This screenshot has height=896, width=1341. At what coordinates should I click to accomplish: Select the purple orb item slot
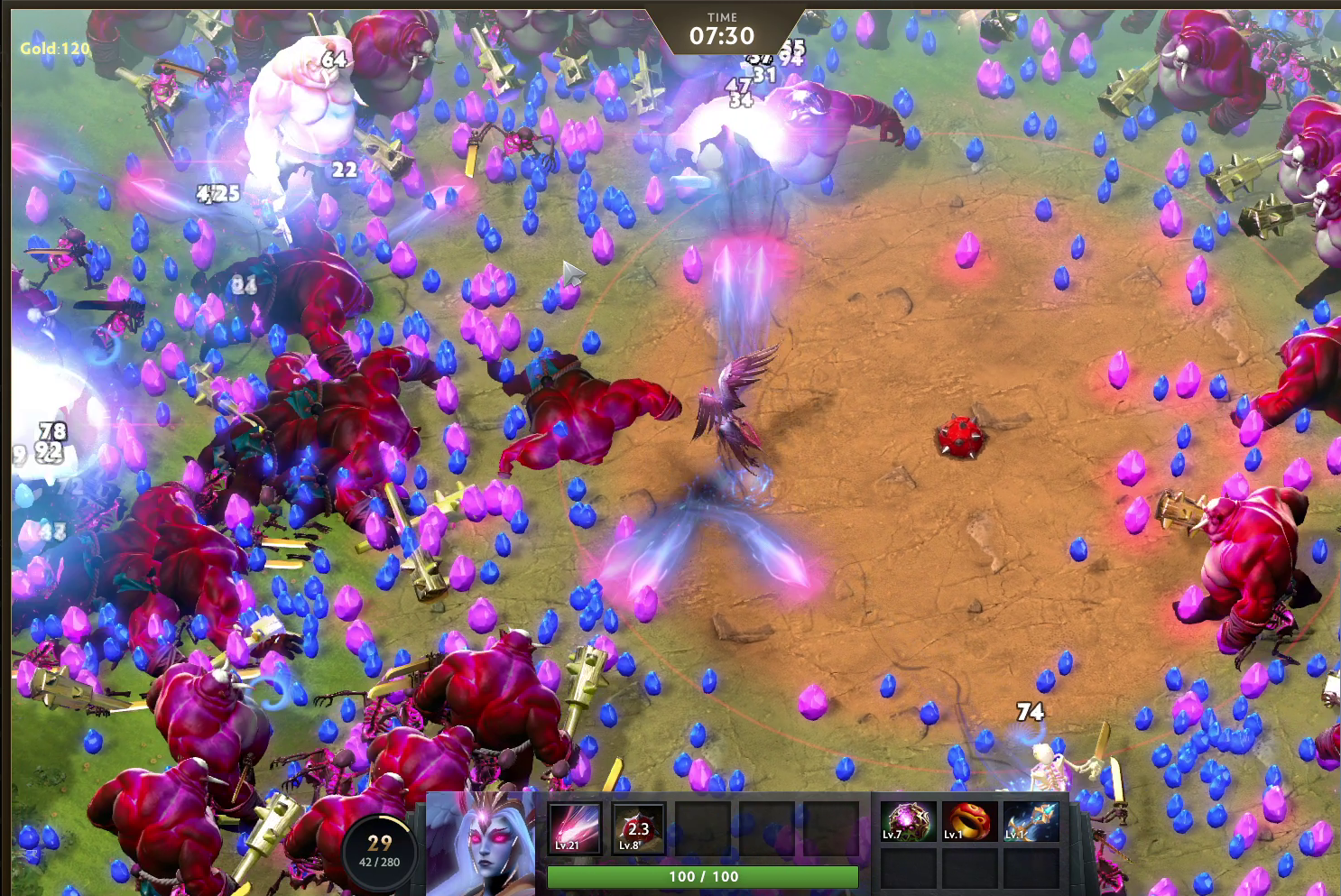click(907, 822)
